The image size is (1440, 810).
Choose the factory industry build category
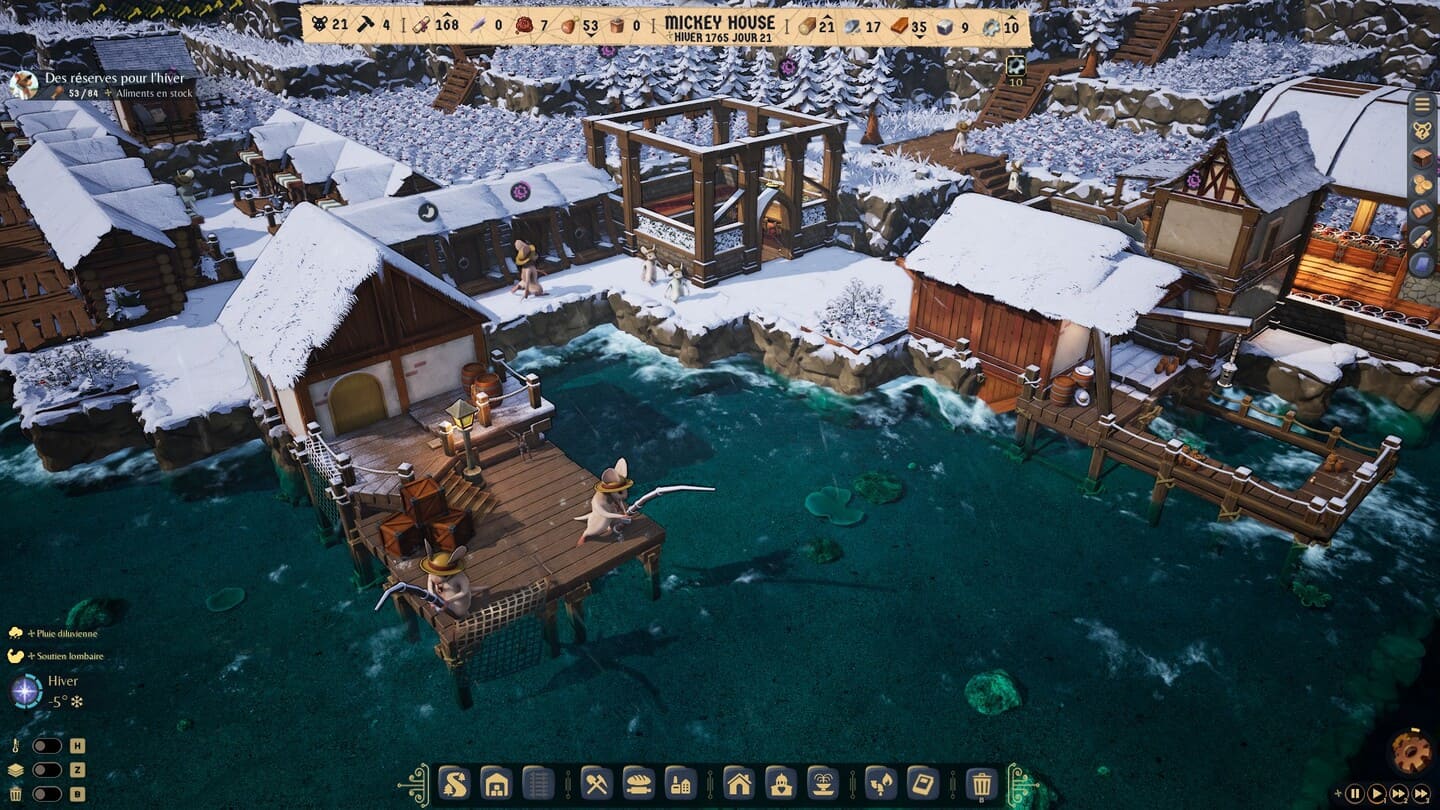click(x=681, y=782)
